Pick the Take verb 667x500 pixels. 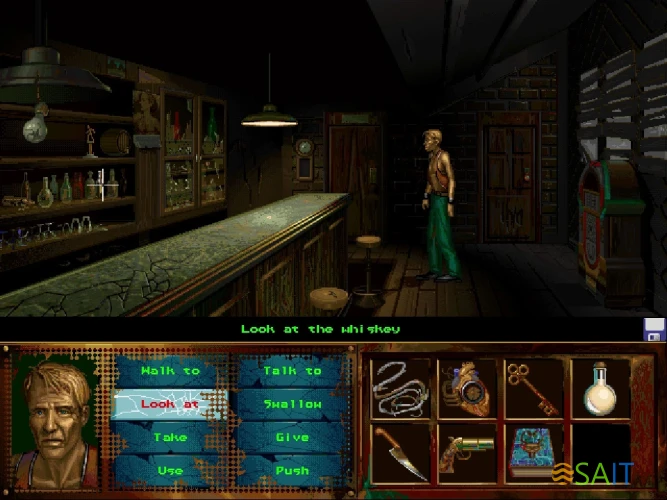coord(170,437)
